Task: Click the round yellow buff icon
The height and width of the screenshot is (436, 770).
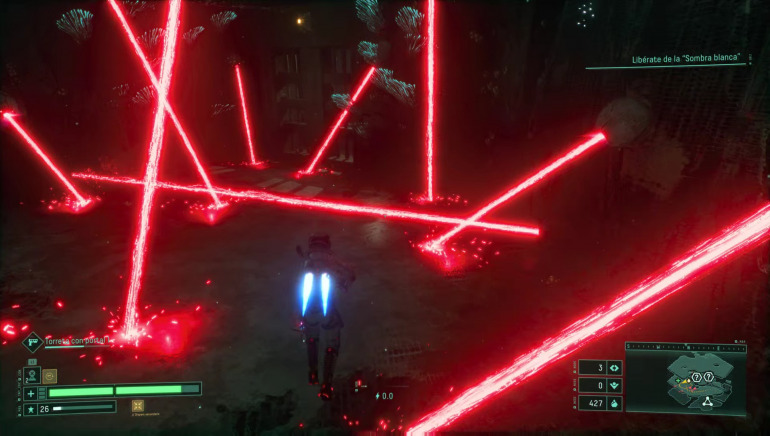Action: pos(50,376)
